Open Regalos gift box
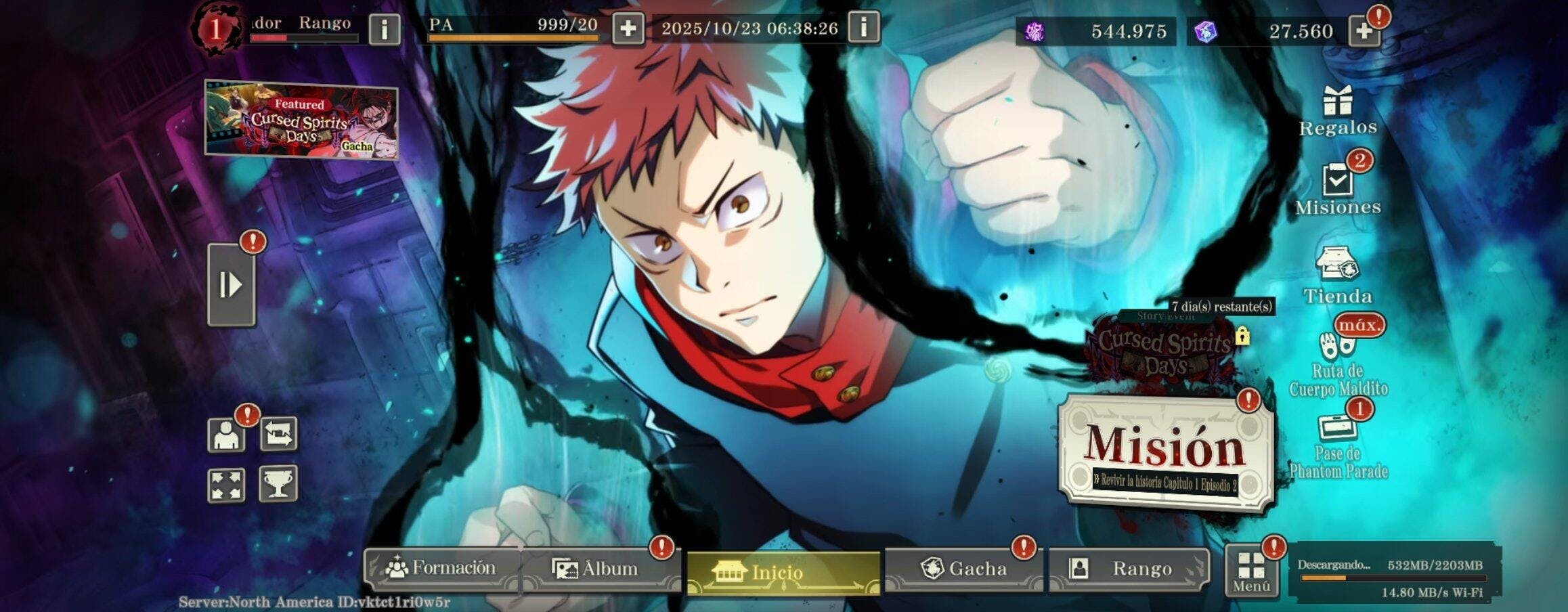This screenshot has height=612, width=1568. coord(1337,110)
